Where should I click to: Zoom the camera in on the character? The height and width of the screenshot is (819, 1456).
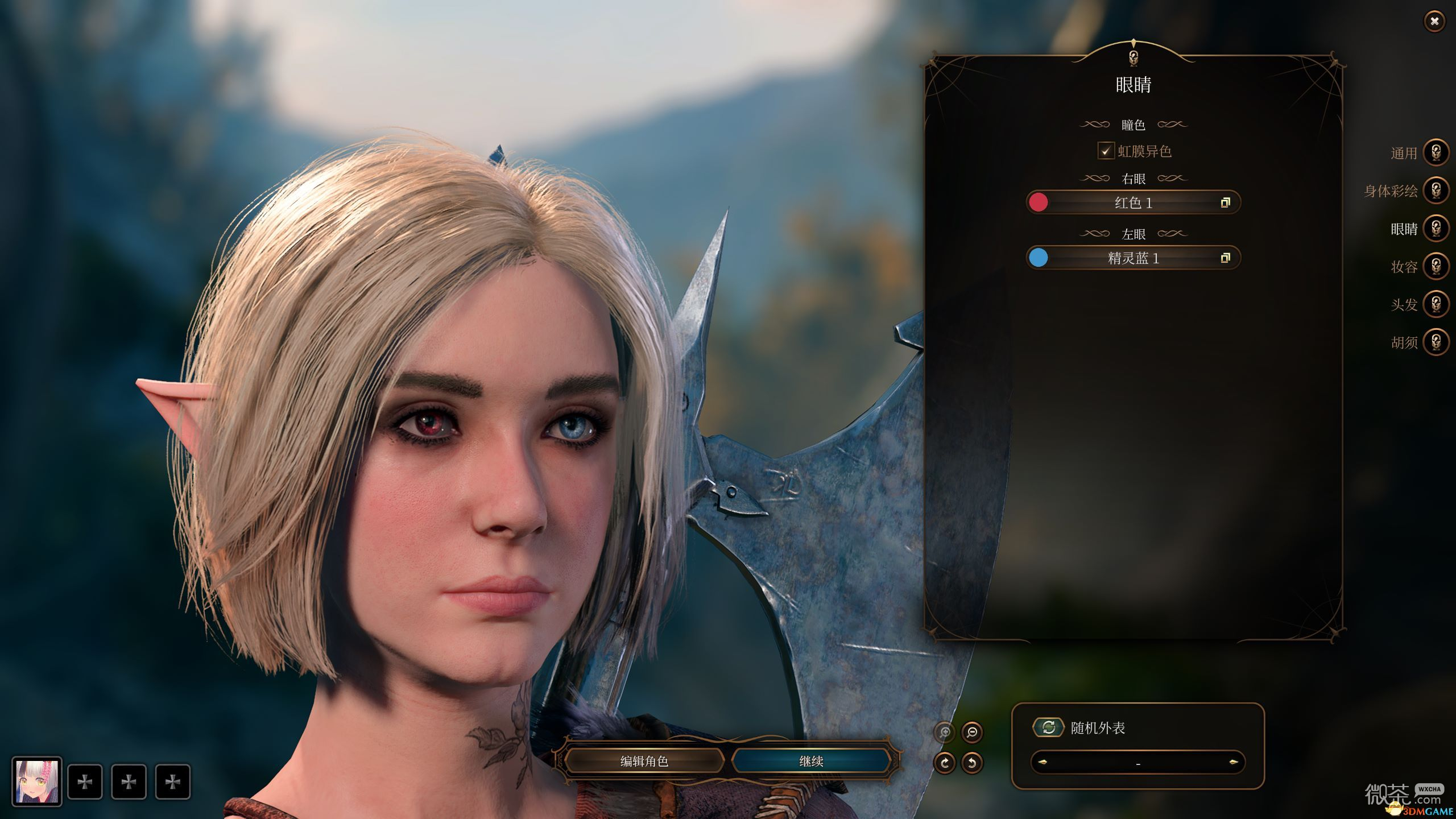pyautogui.click(x=945, y=732)
